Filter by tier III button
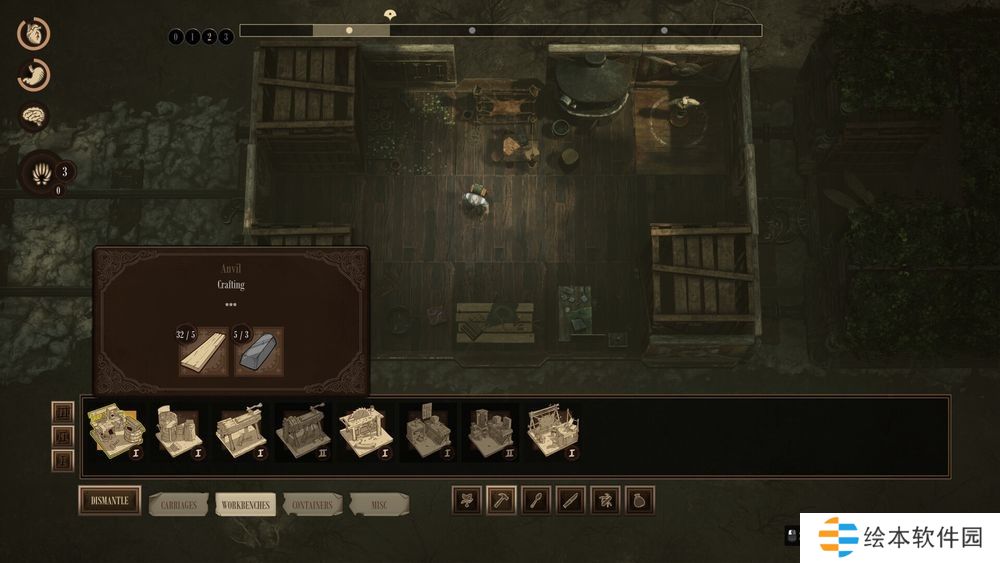 pyautogui.click(x=63, y=412)
